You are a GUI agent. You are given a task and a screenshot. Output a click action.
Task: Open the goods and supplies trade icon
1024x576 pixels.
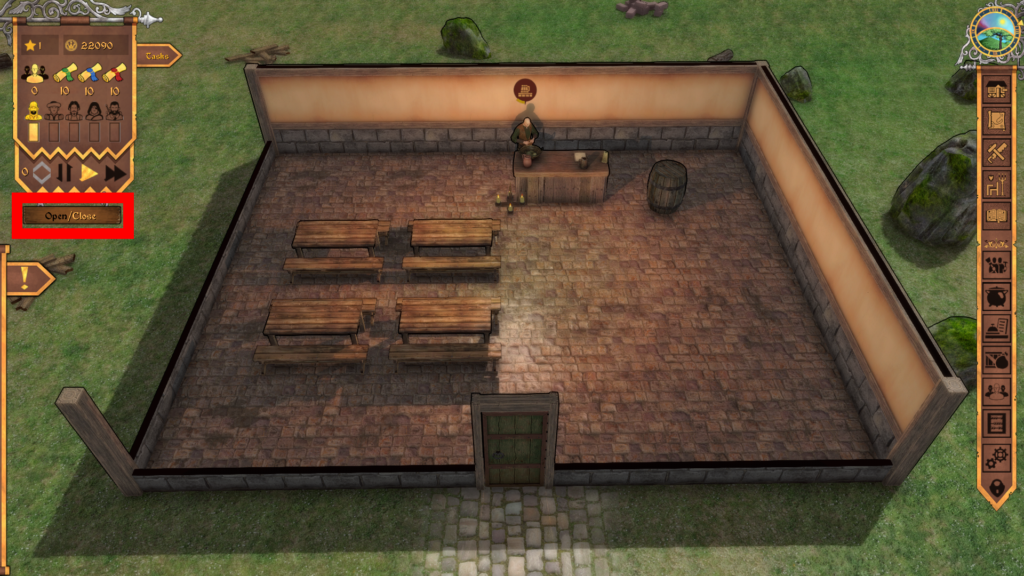pos(996,360)
